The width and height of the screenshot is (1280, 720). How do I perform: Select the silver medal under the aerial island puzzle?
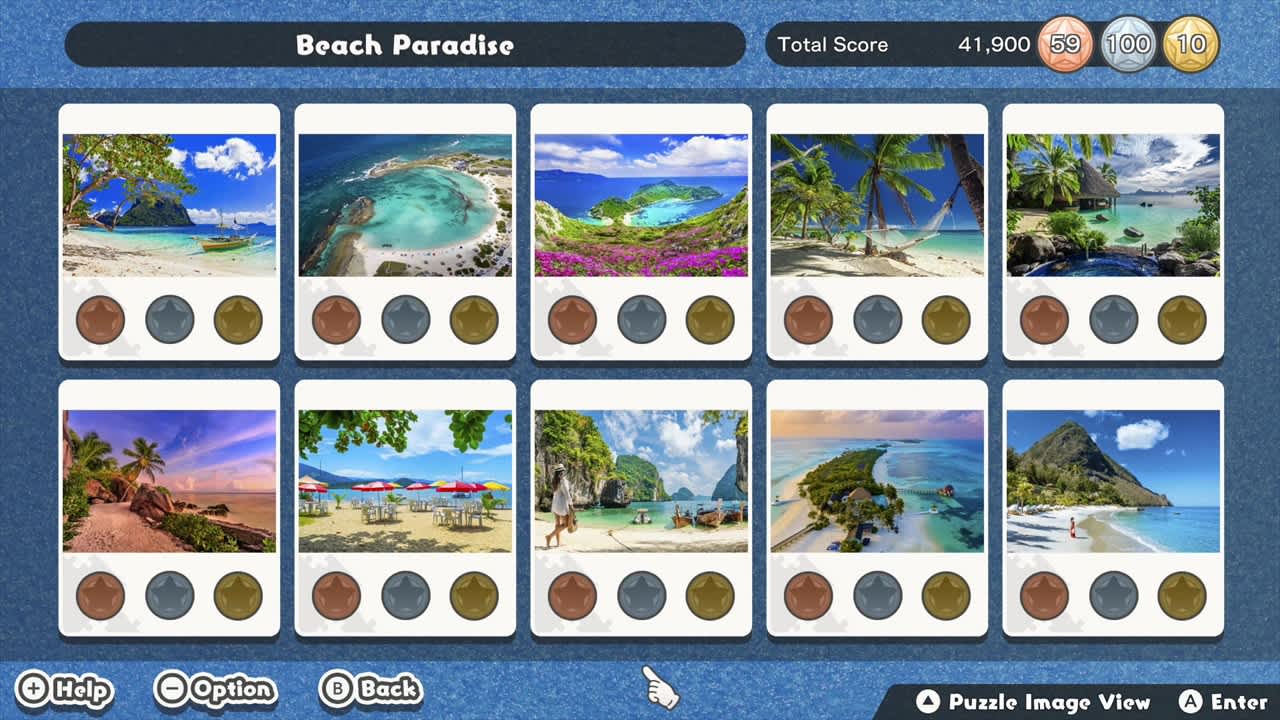(877, 595)
